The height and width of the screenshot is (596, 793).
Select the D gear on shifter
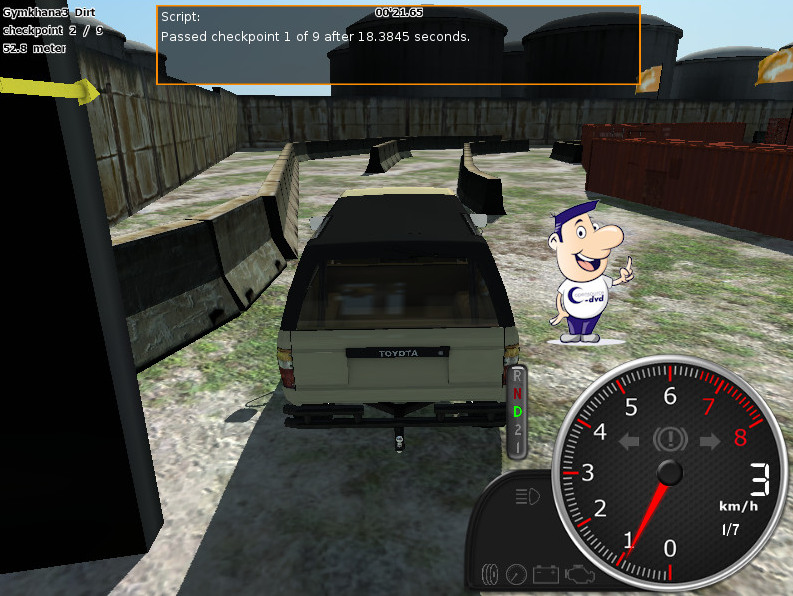[x=518, y=412]
